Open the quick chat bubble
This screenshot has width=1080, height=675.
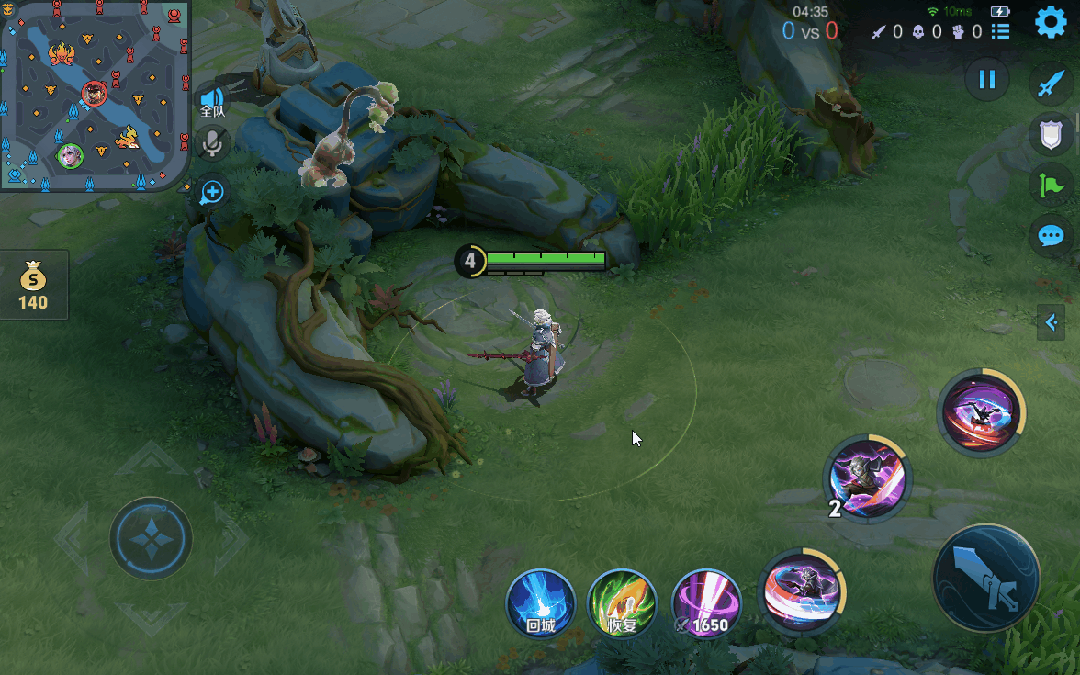[x=1050, y=236]
